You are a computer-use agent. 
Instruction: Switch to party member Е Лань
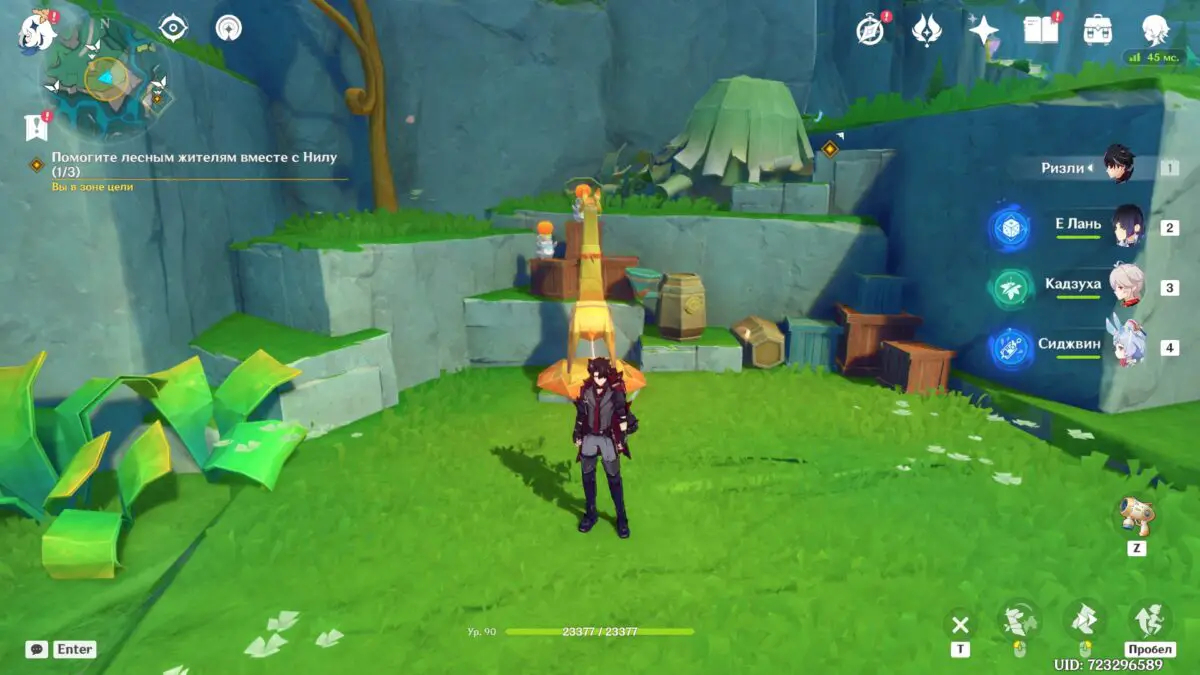(x=1078, y=226)
